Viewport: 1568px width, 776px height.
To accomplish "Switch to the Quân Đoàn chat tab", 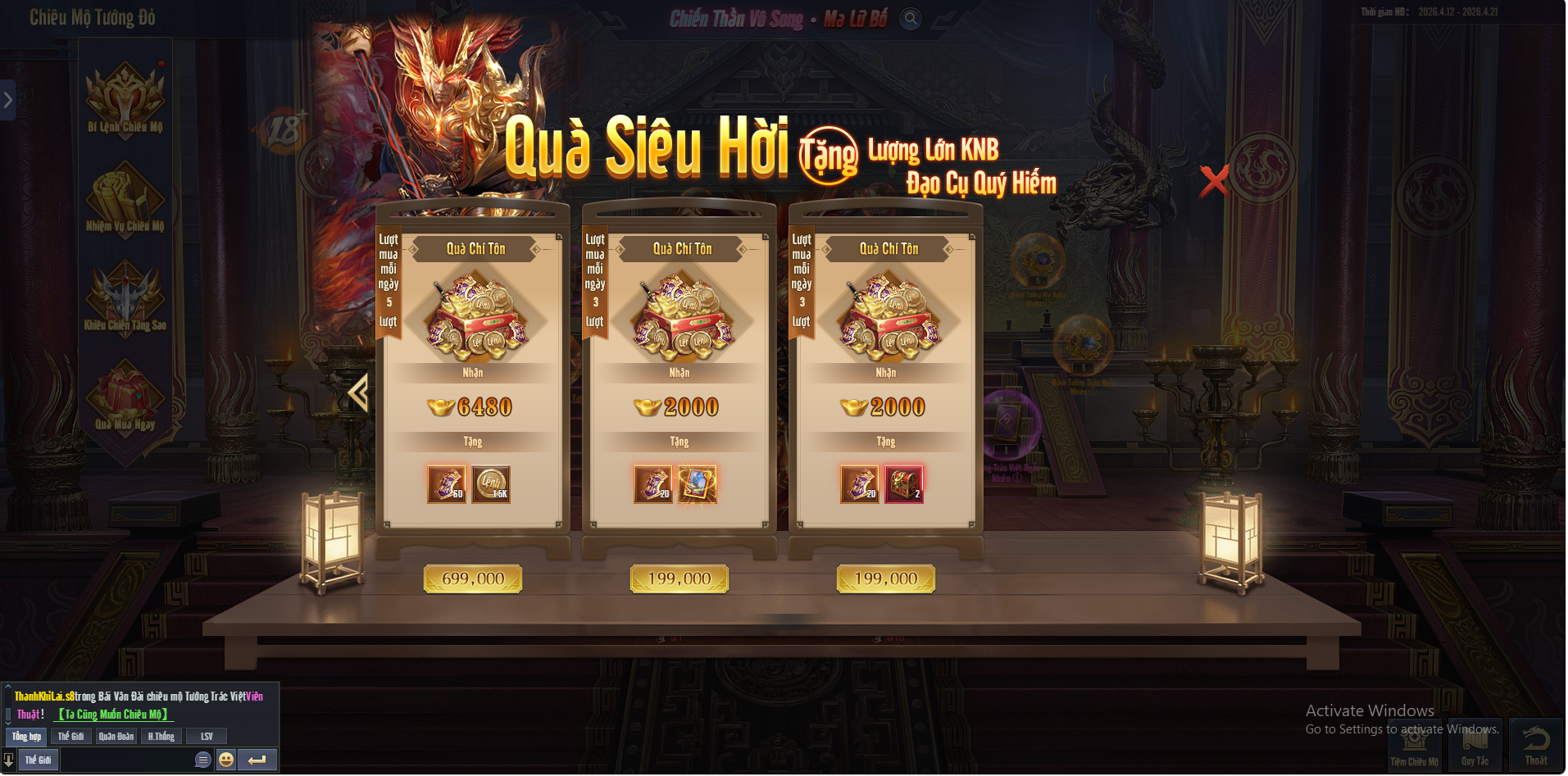I will [116, 736].
